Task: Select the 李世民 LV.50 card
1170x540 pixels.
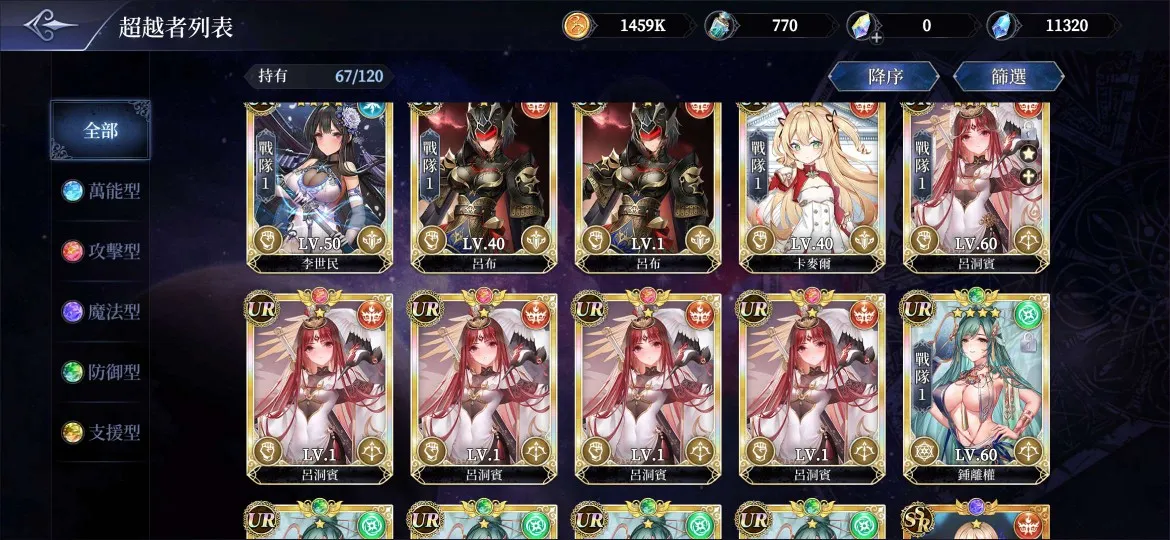Action: [320, 185]
